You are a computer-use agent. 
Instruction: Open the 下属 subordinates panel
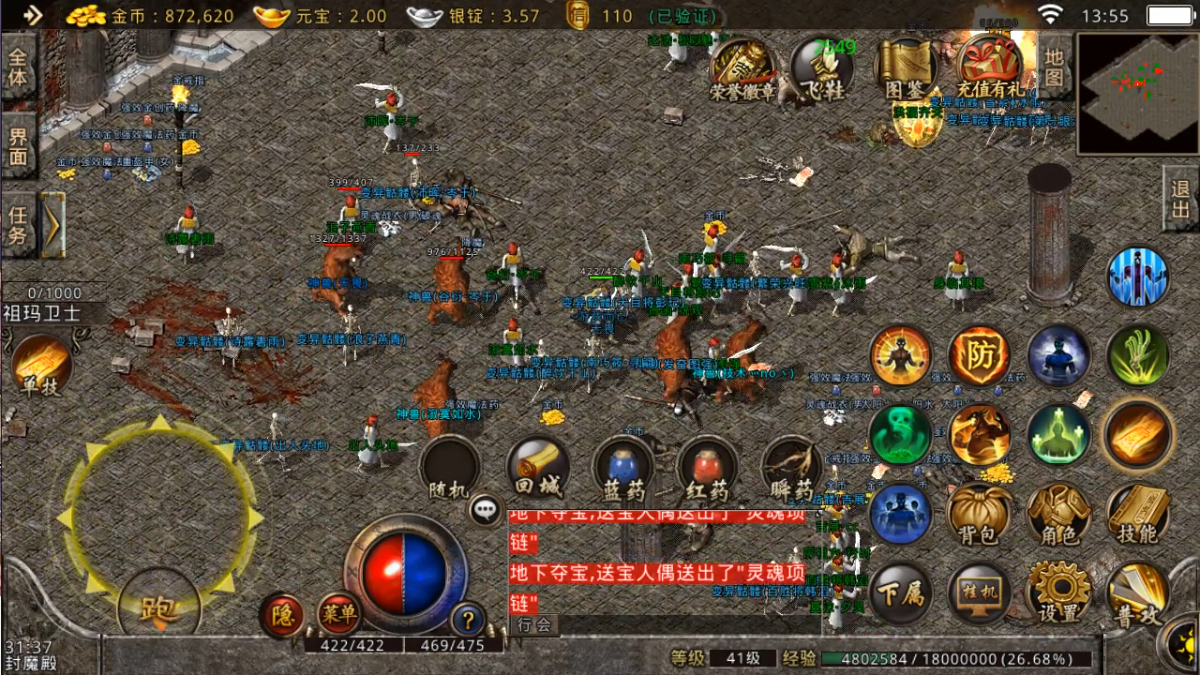coord(900,592)
